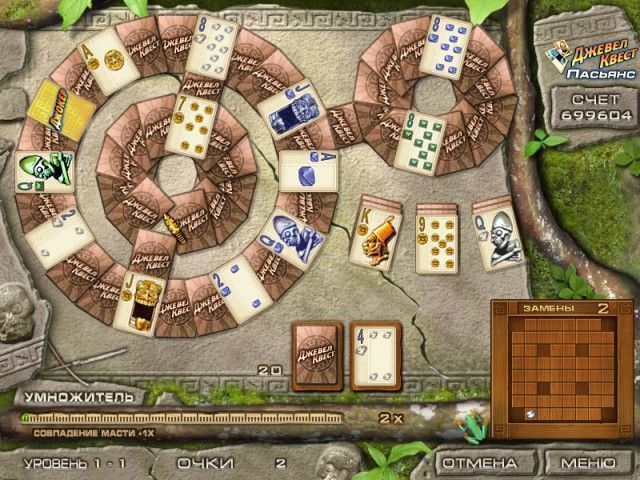This screenshot has width=640, height=480.
Task: Choose the gold Jack idol card
Action: [x=139, y=303]
